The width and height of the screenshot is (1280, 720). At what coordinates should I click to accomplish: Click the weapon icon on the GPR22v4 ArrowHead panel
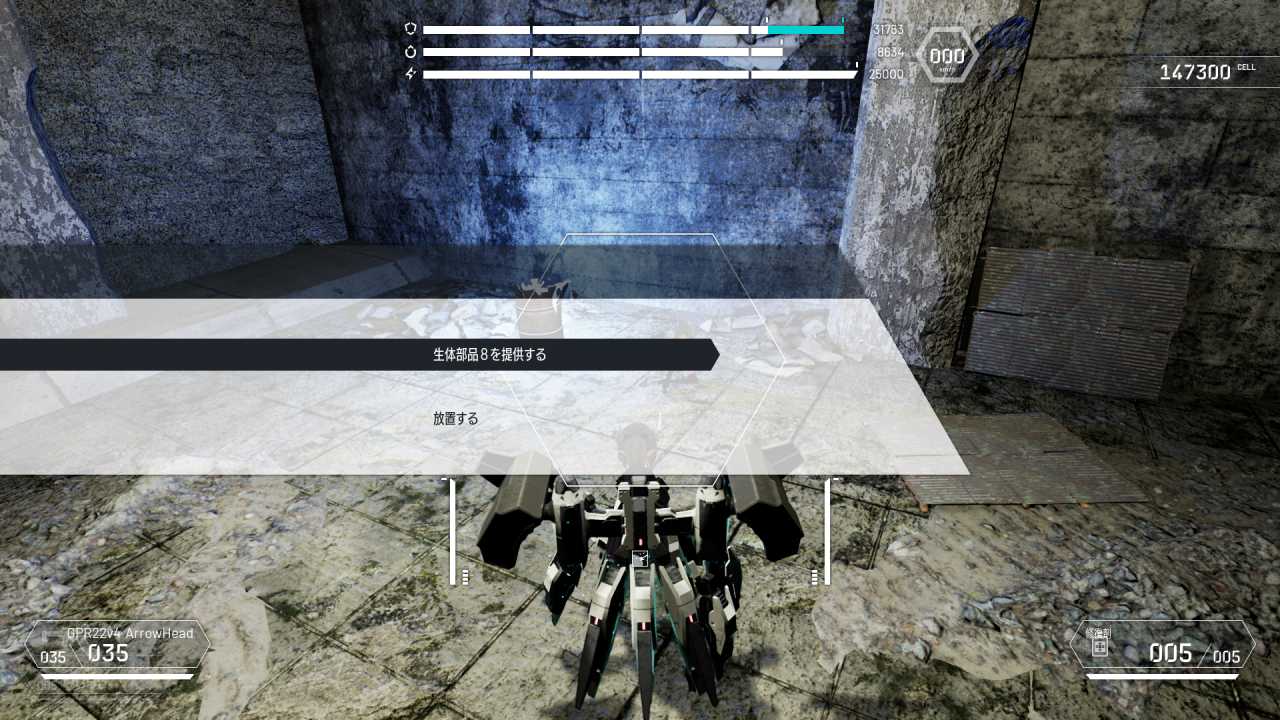(x=48, y=636)
